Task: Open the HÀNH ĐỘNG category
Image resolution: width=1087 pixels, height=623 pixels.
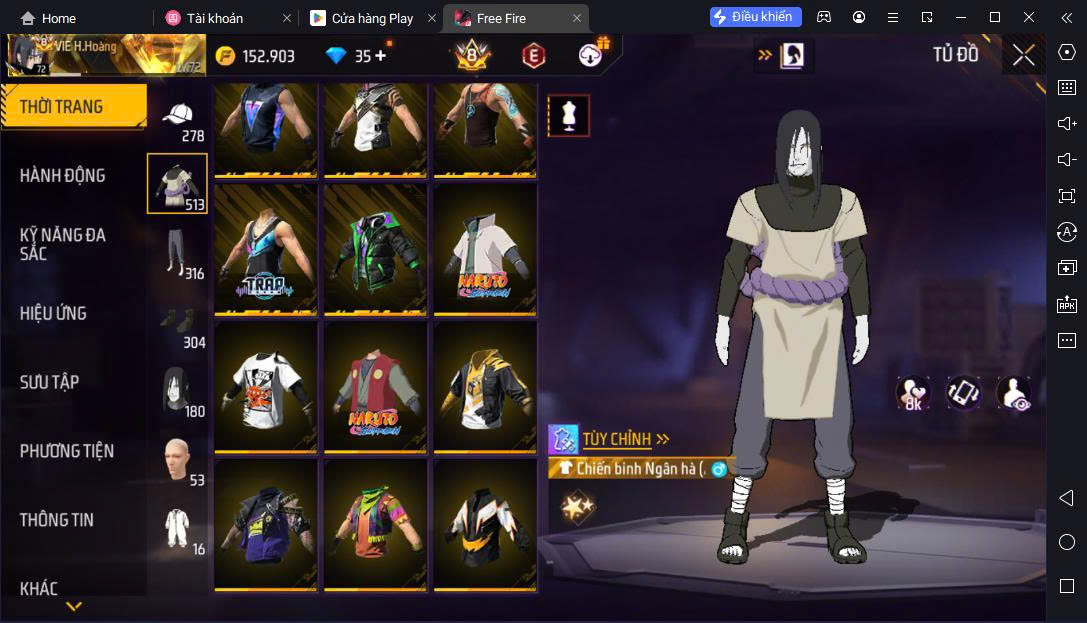Action: pyautogui.click(x=63, y=176)
